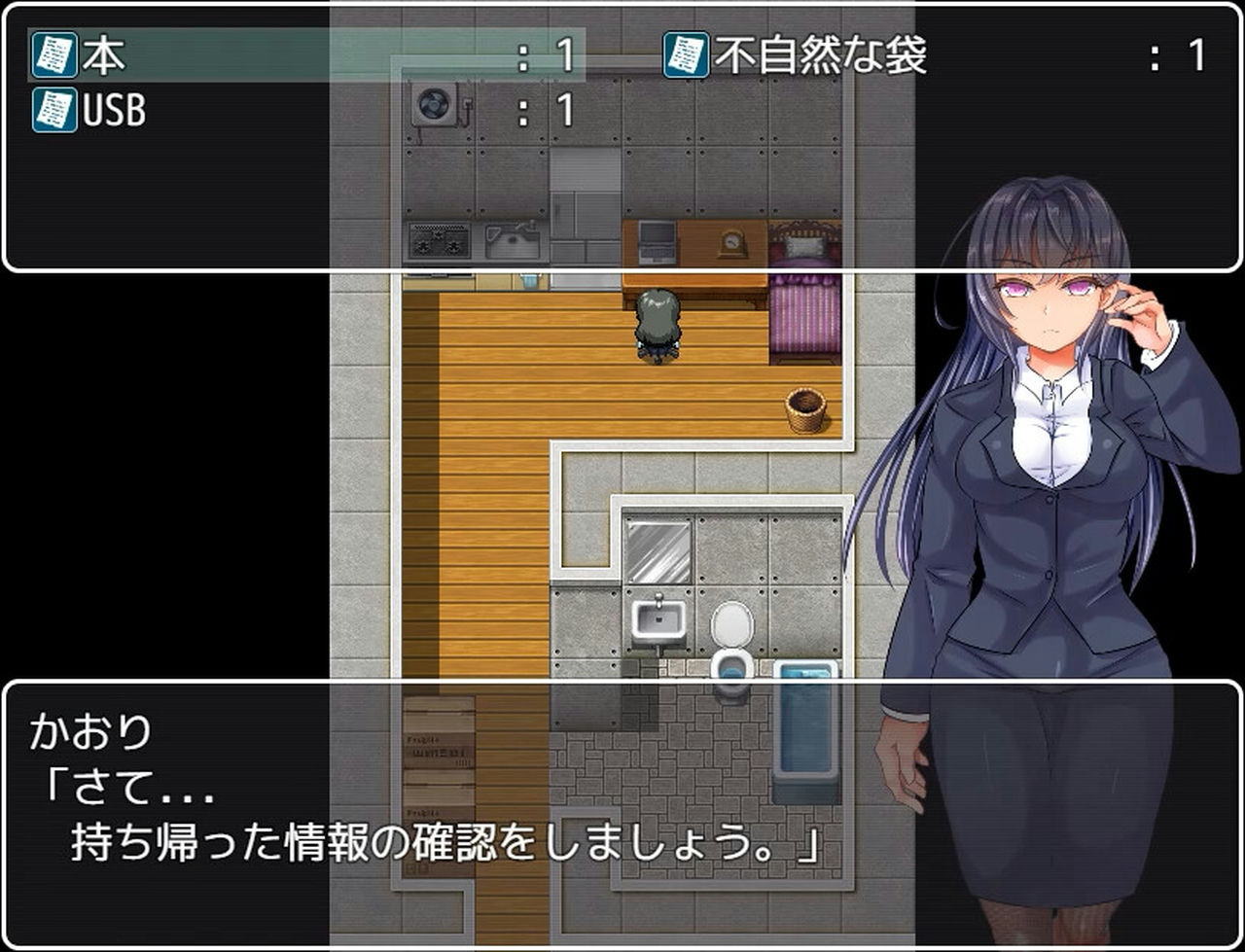Click the air conditioner unit in the kitchen
Screen dimensions: 1245x952
(435, 104)
